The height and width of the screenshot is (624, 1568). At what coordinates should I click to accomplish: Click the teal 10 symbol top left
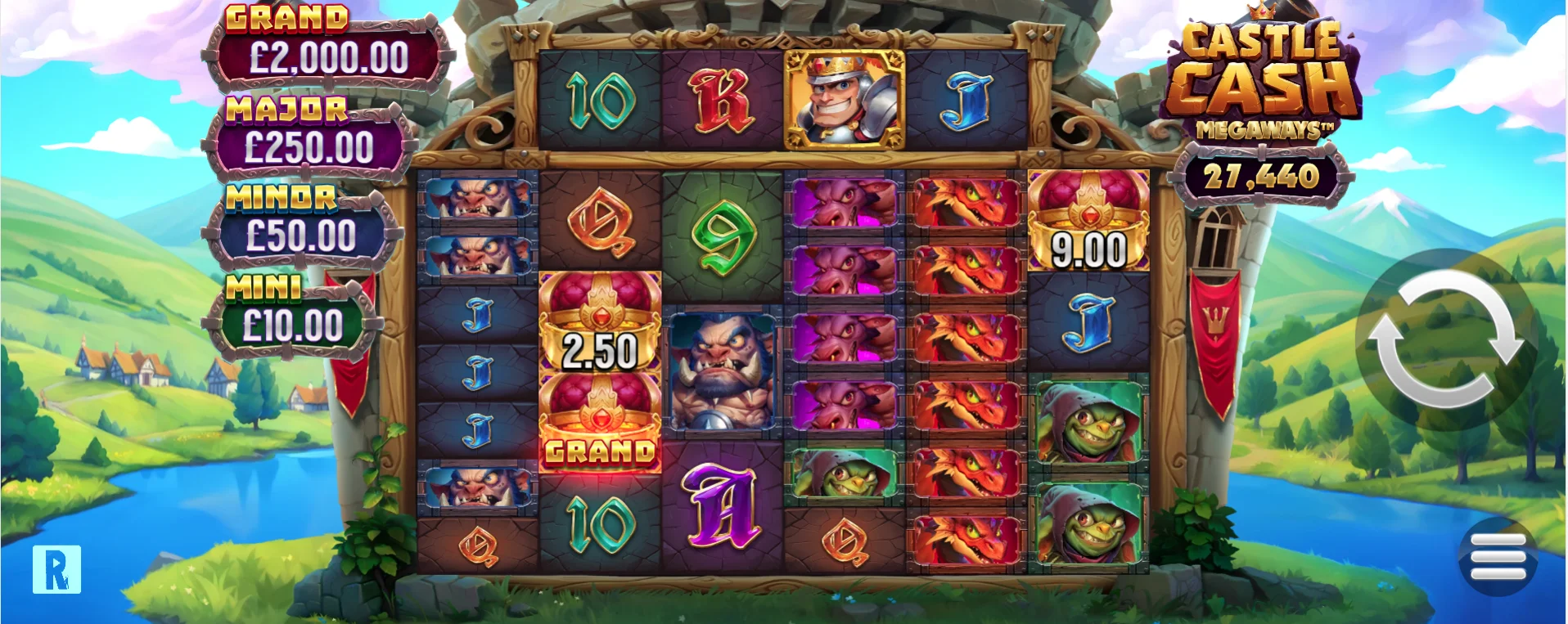600,98
